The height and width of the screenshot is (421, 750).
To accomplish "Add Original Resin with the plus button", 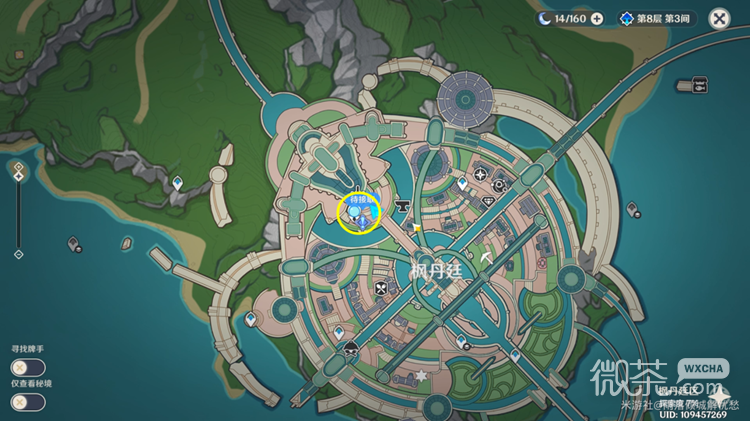I will click(597, 18).
